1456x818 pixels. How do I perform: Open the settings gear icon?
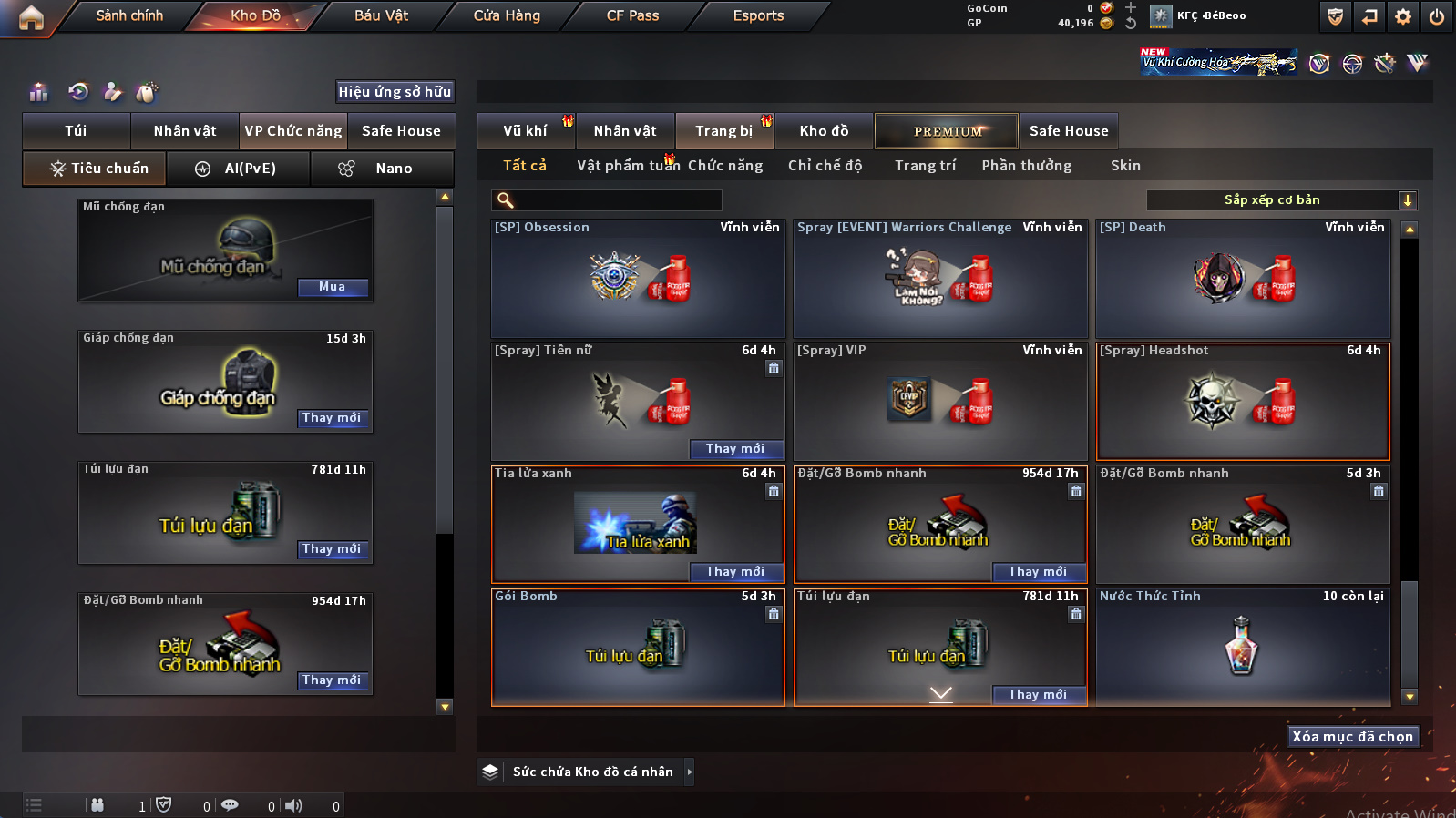[1403, 16]
